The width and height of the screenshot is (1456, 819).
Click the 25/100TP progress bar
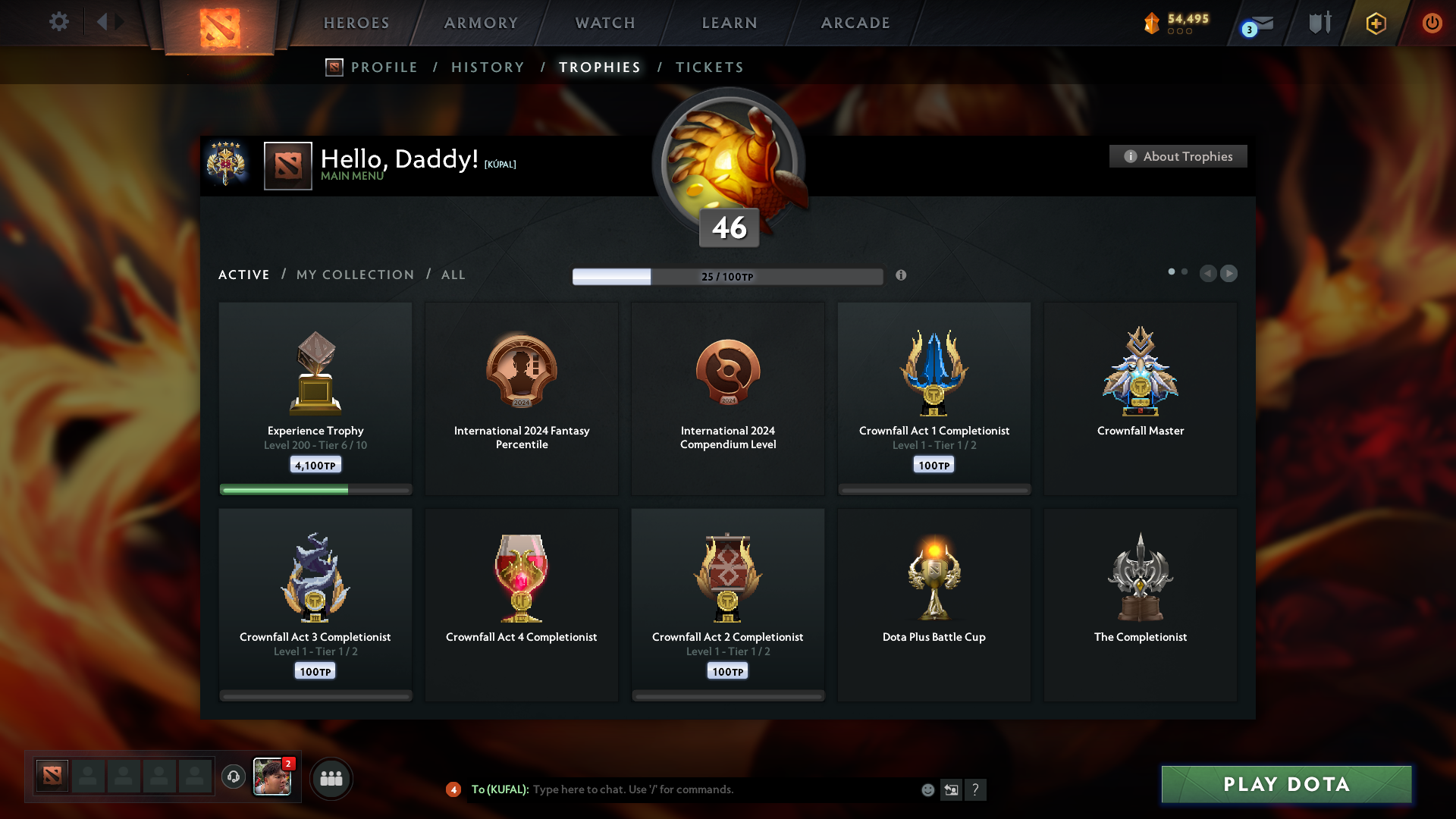point(728,276)
